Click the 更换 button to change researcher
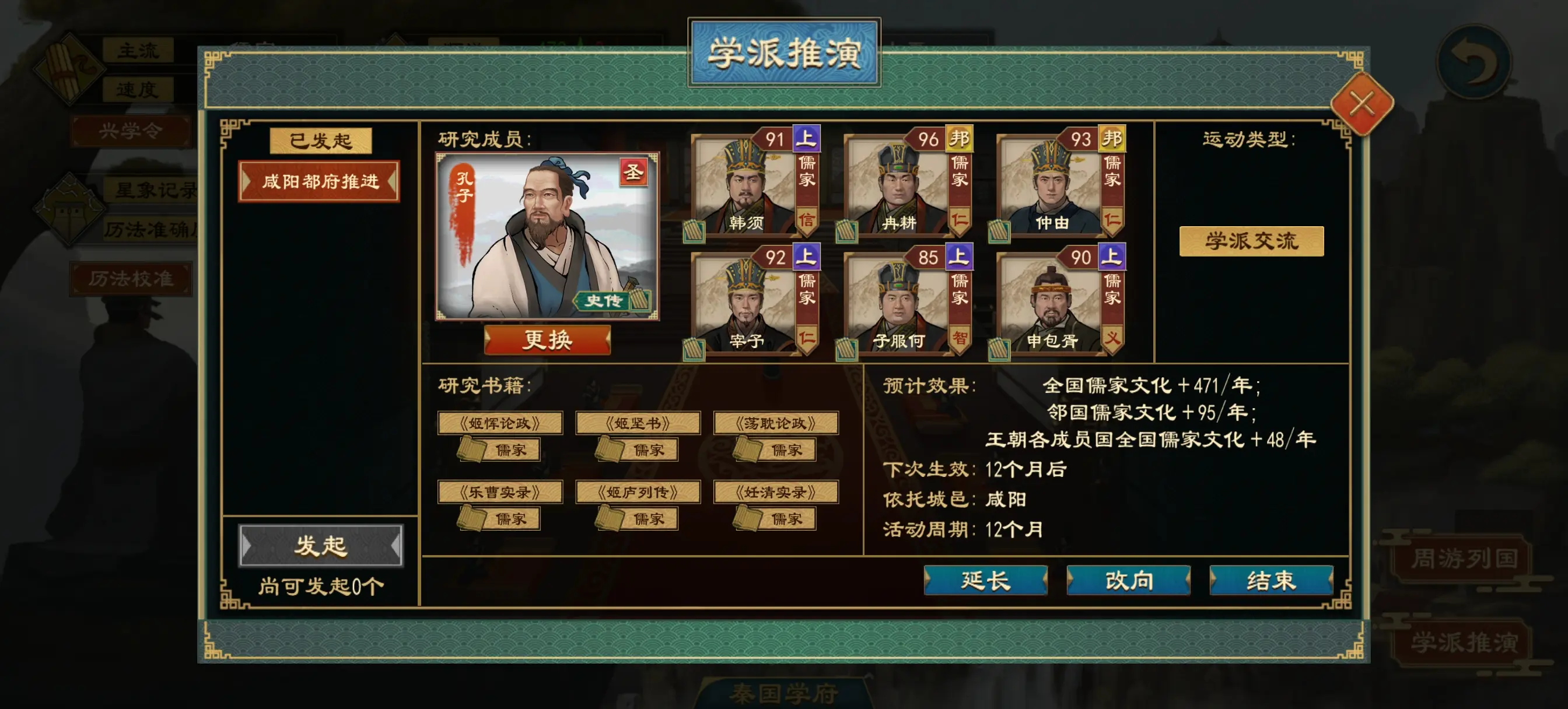 click(x=548, y=341)
